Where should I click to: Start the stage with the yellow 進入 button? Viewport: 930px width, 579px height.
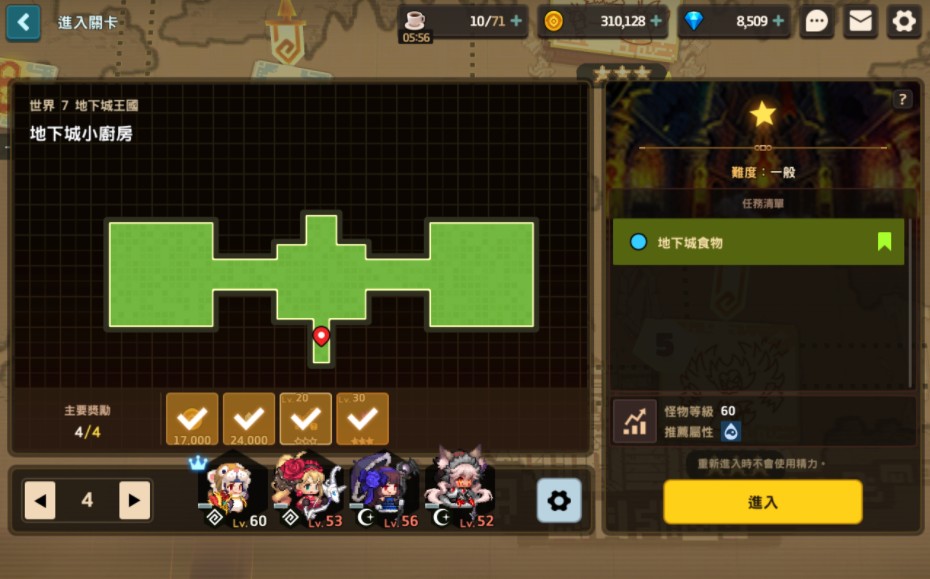click(762, 502)
